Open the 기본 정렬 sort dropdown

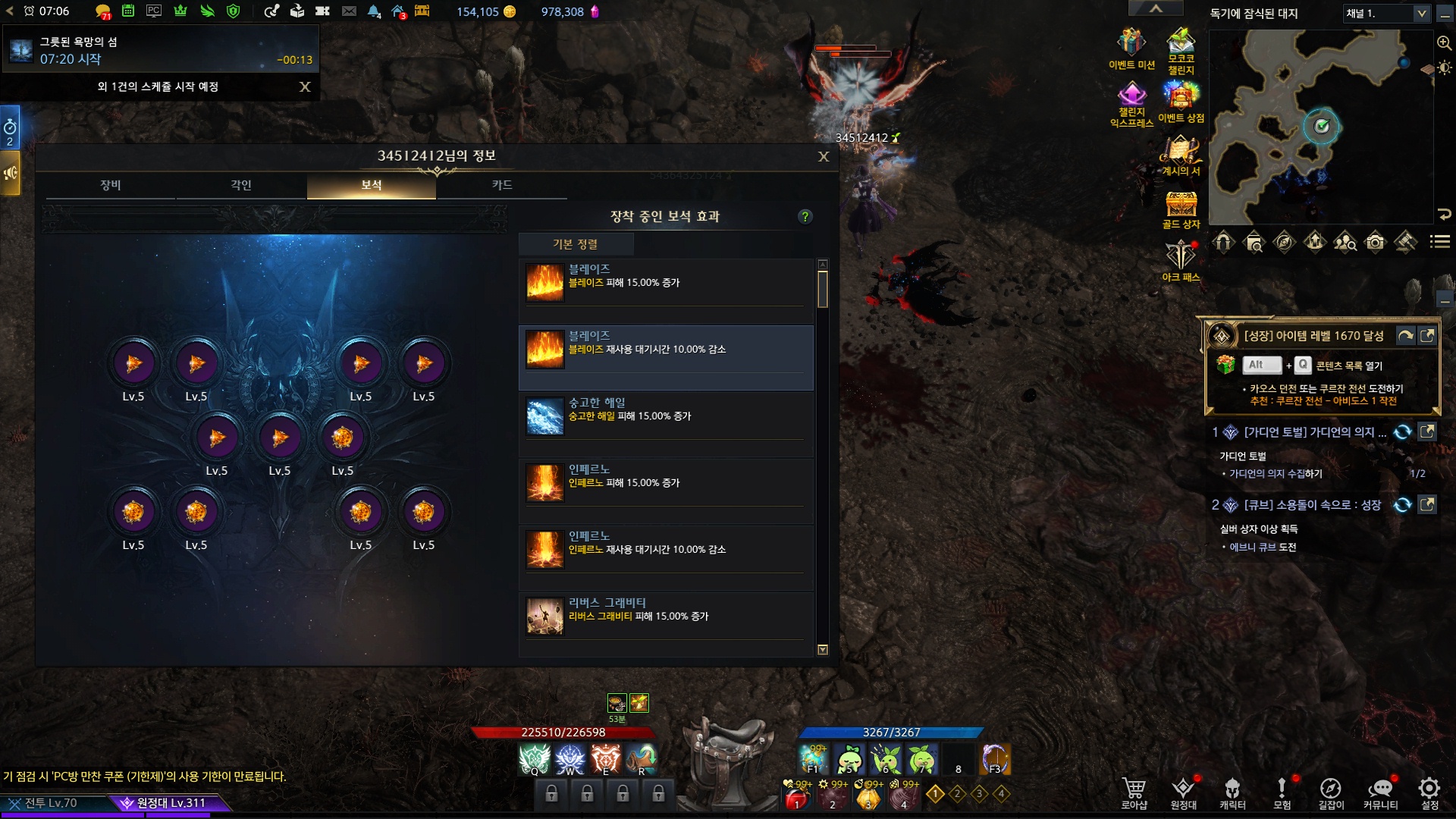click(x=576, y=244)
